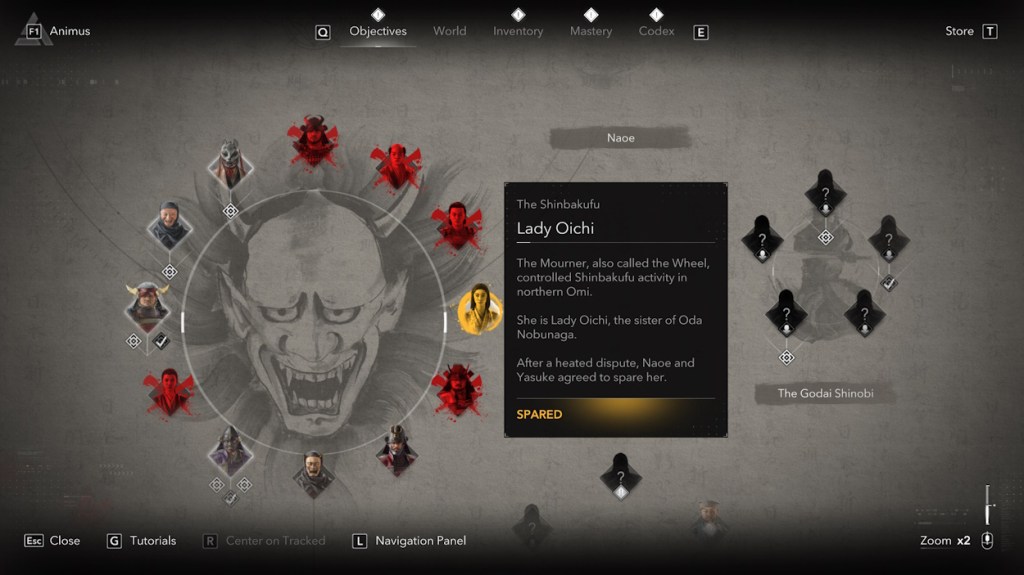Show the Codex tab
The height and width of the screenshot is (575, 1024).
[656, 31]
